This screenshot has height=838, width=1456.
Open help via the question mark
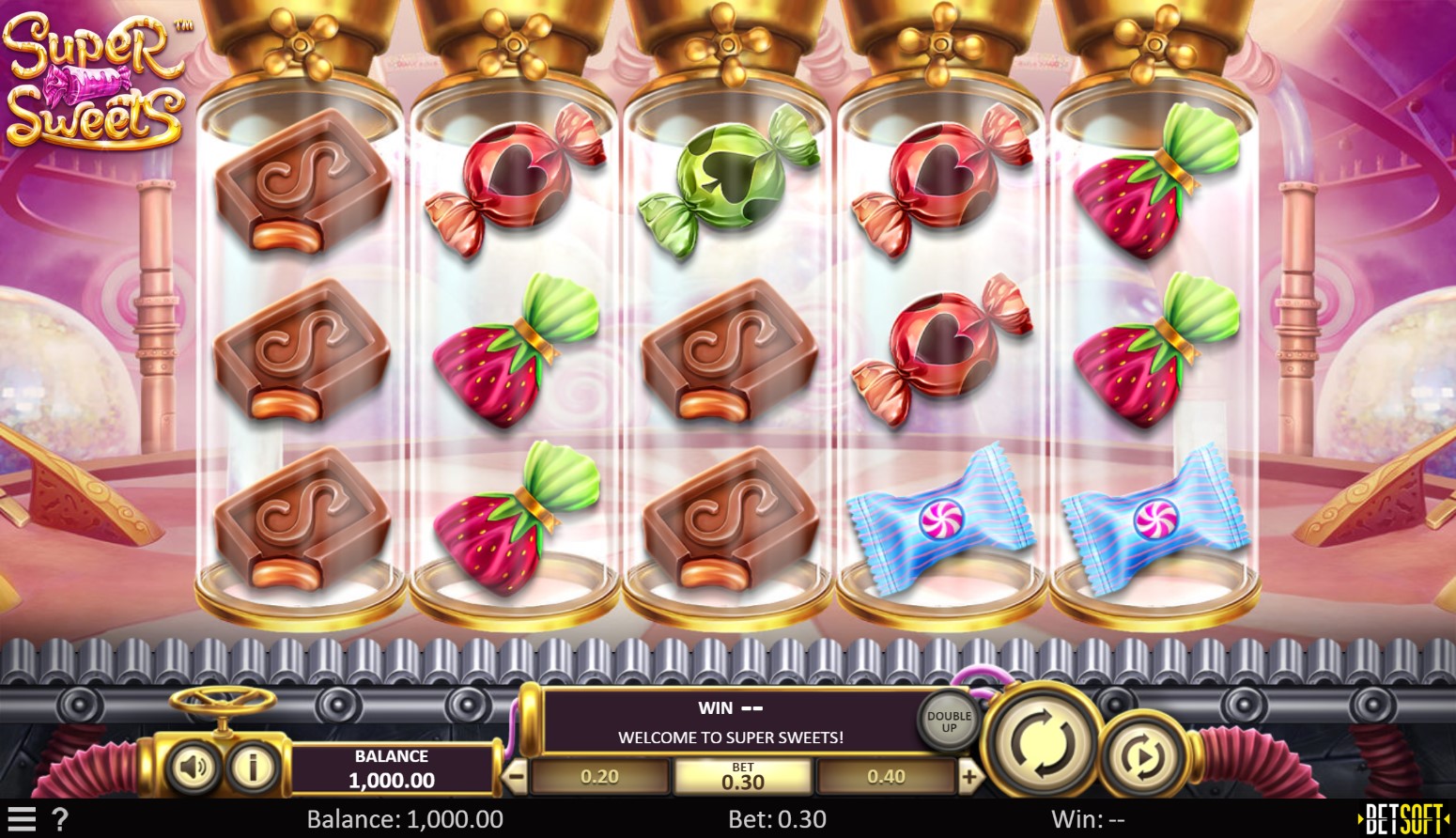tap(59, 816)
